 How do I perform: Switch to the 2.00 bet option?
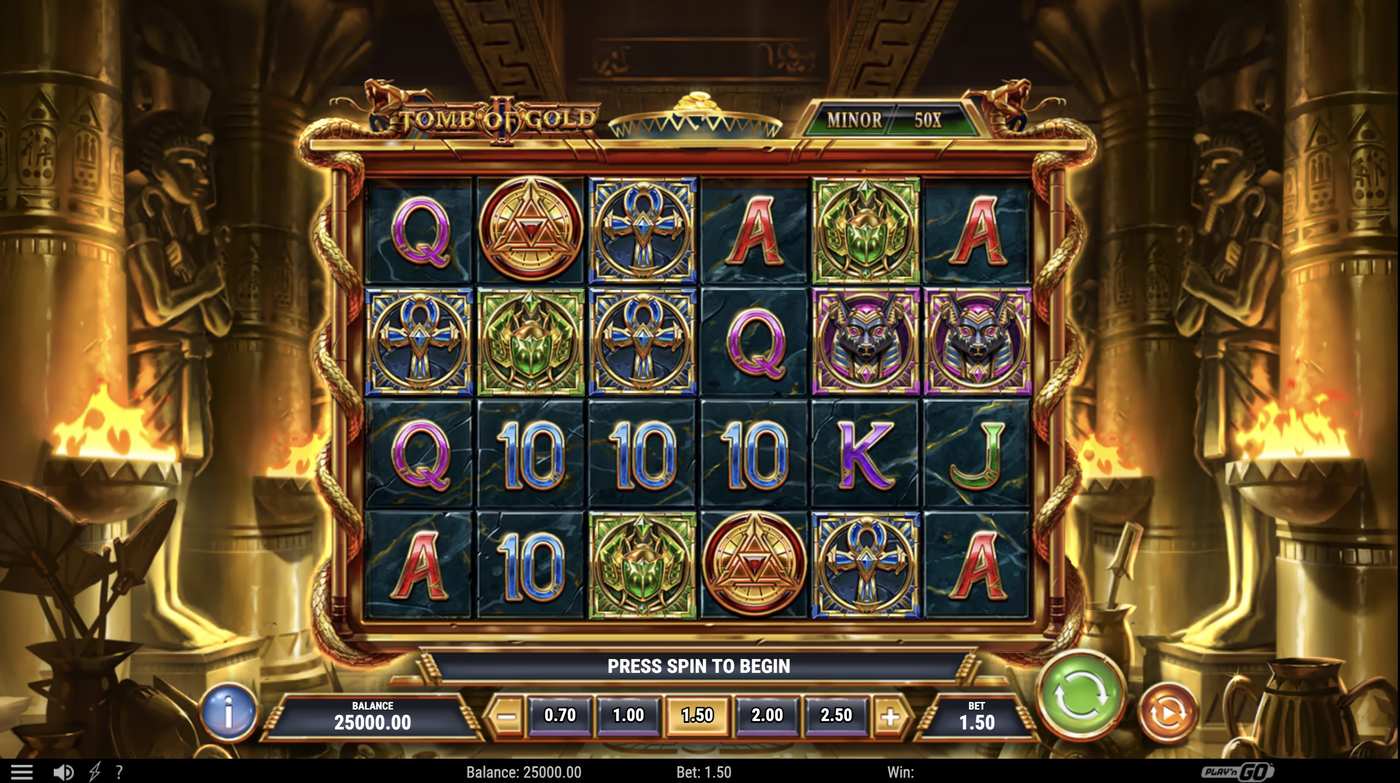(x=766, y=716)
